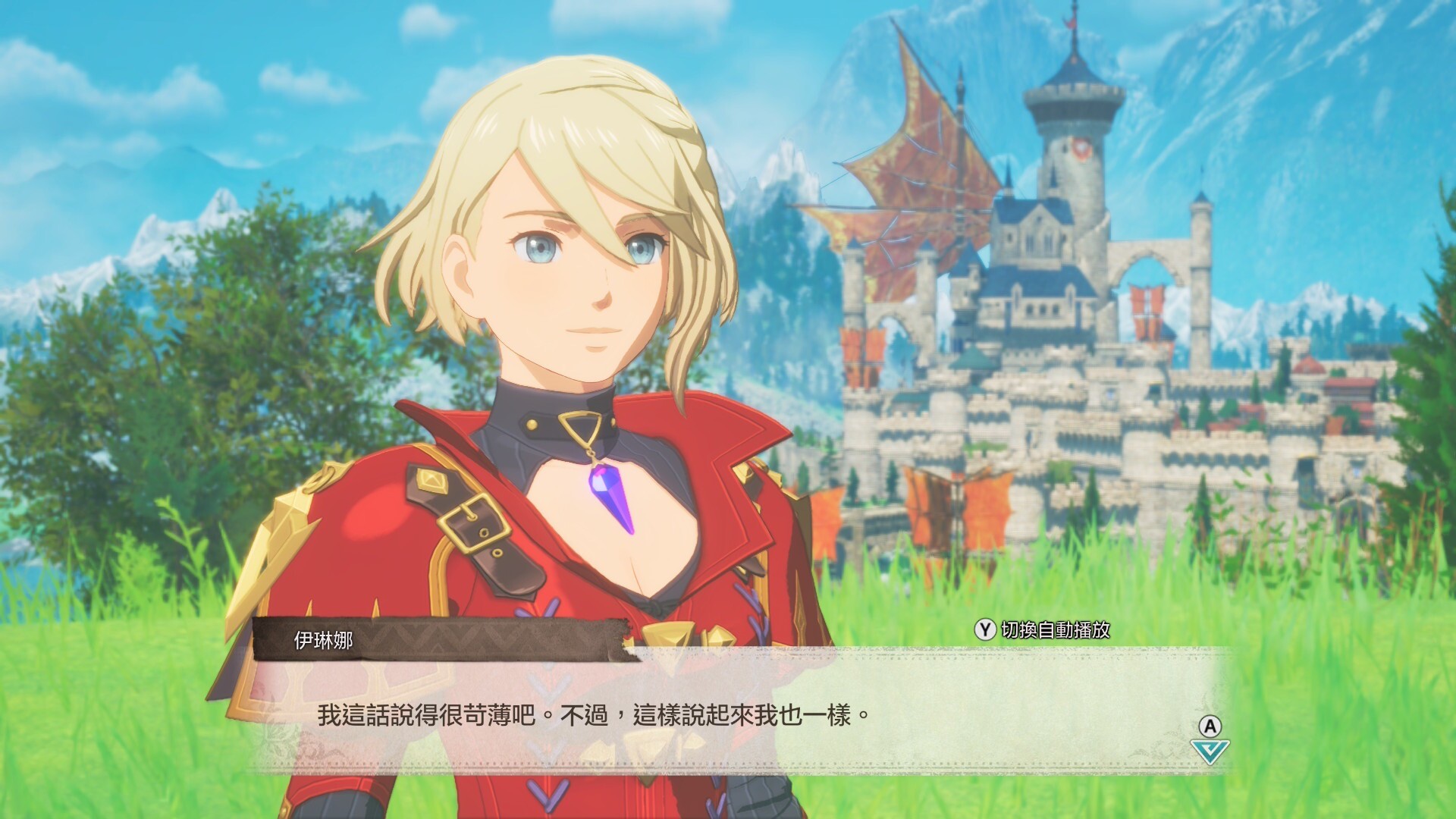Click the teal dialogue advance arrow
1456x819 pixels.
(x=1210, y=751)
